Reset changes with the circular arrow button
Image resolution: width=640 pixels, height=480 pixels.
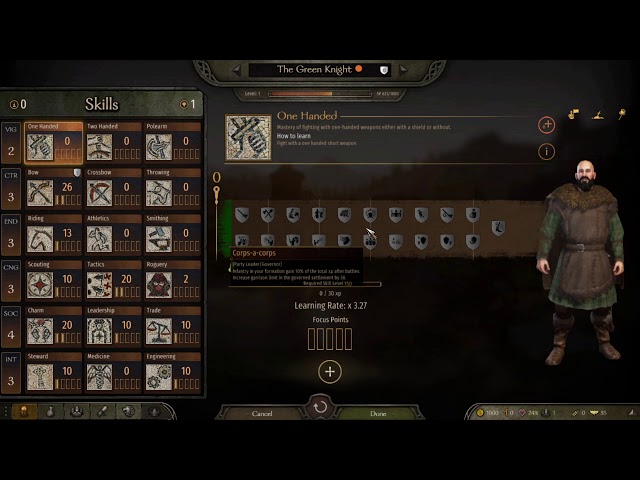coord(320,407)
